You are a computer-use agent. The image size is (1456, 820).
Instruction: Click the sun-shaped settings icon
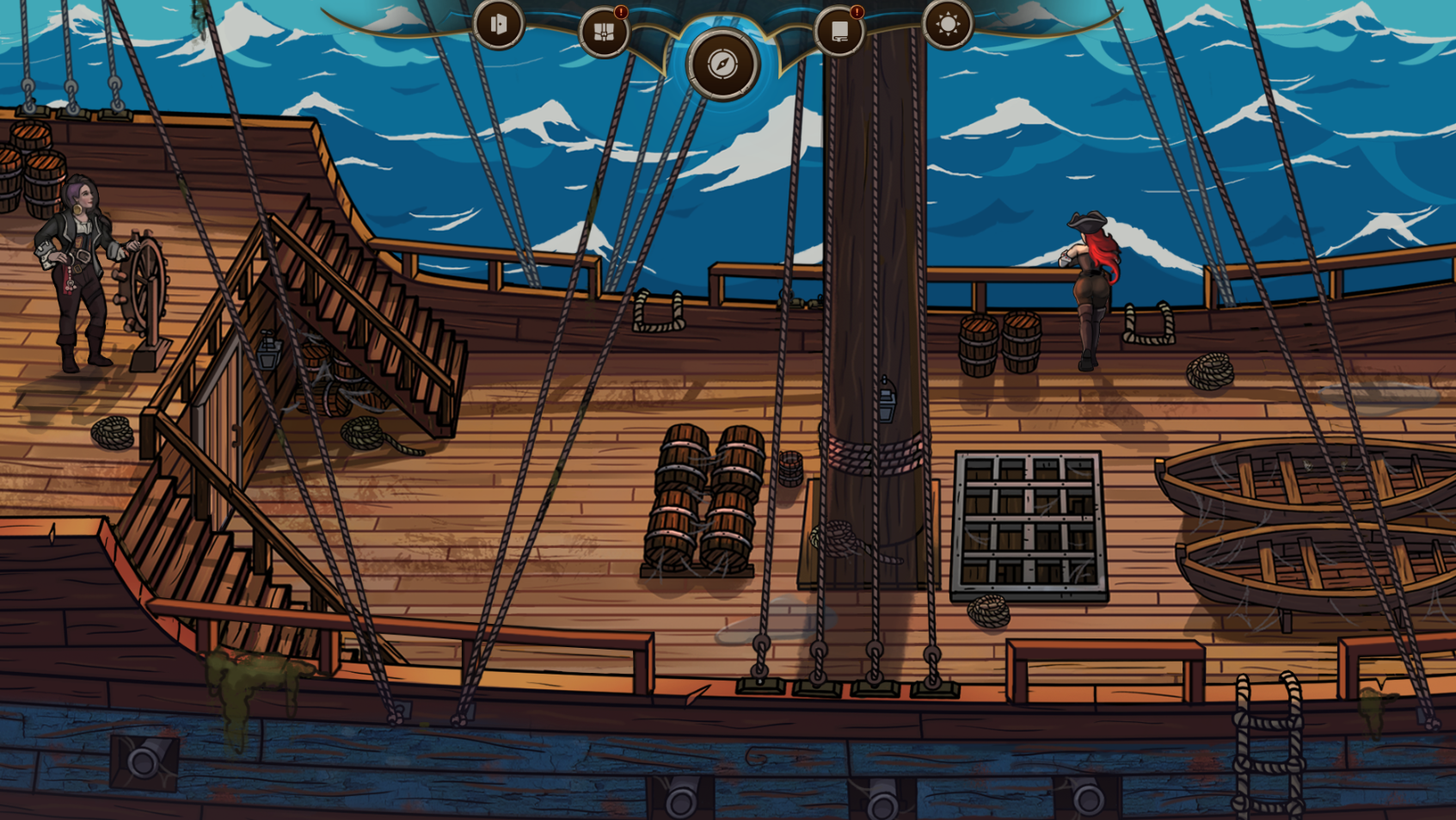[x=948, y=24]
